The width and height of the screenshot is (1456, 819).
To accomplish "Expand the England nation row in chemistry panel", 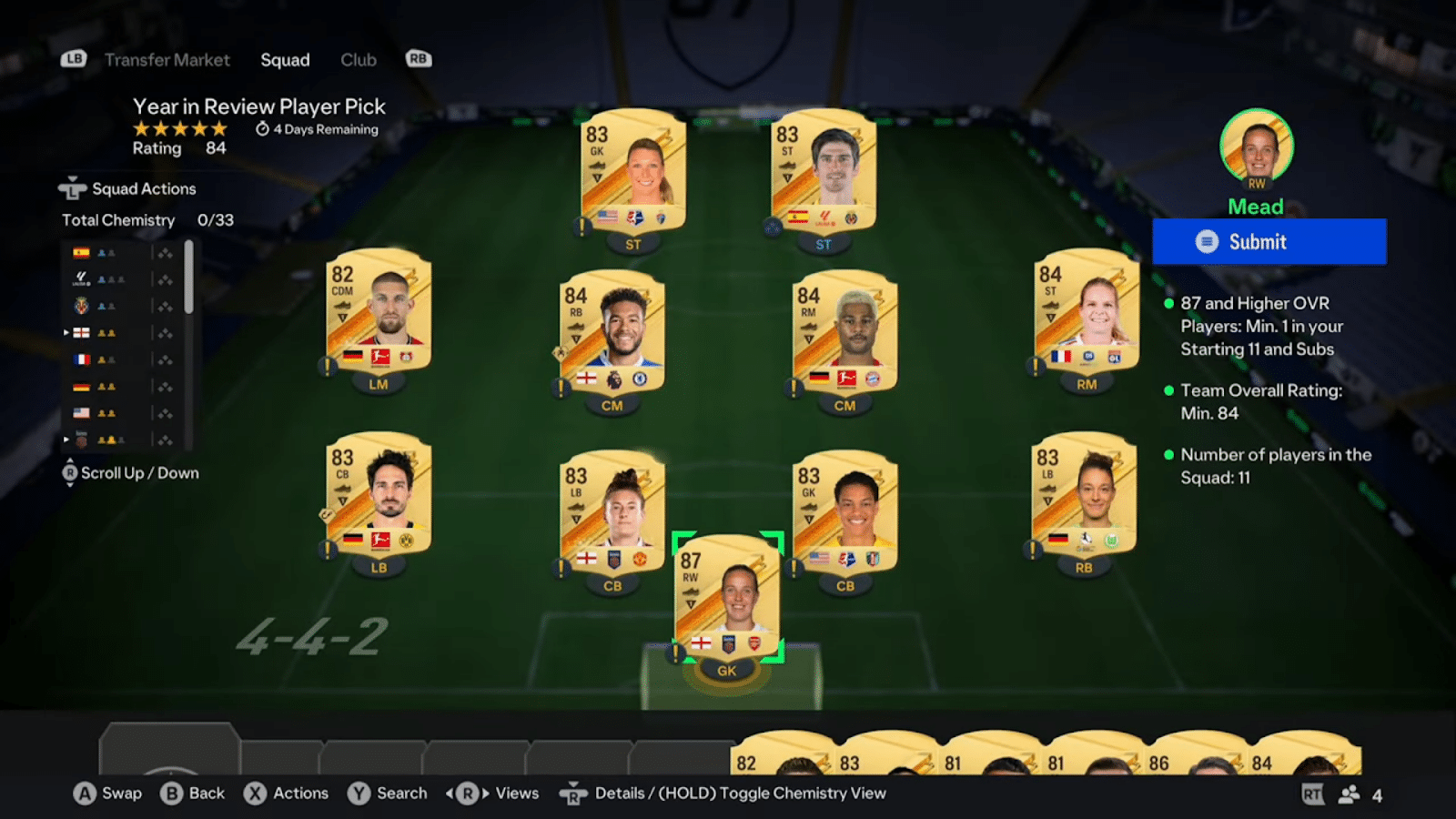I will (66, 332).
